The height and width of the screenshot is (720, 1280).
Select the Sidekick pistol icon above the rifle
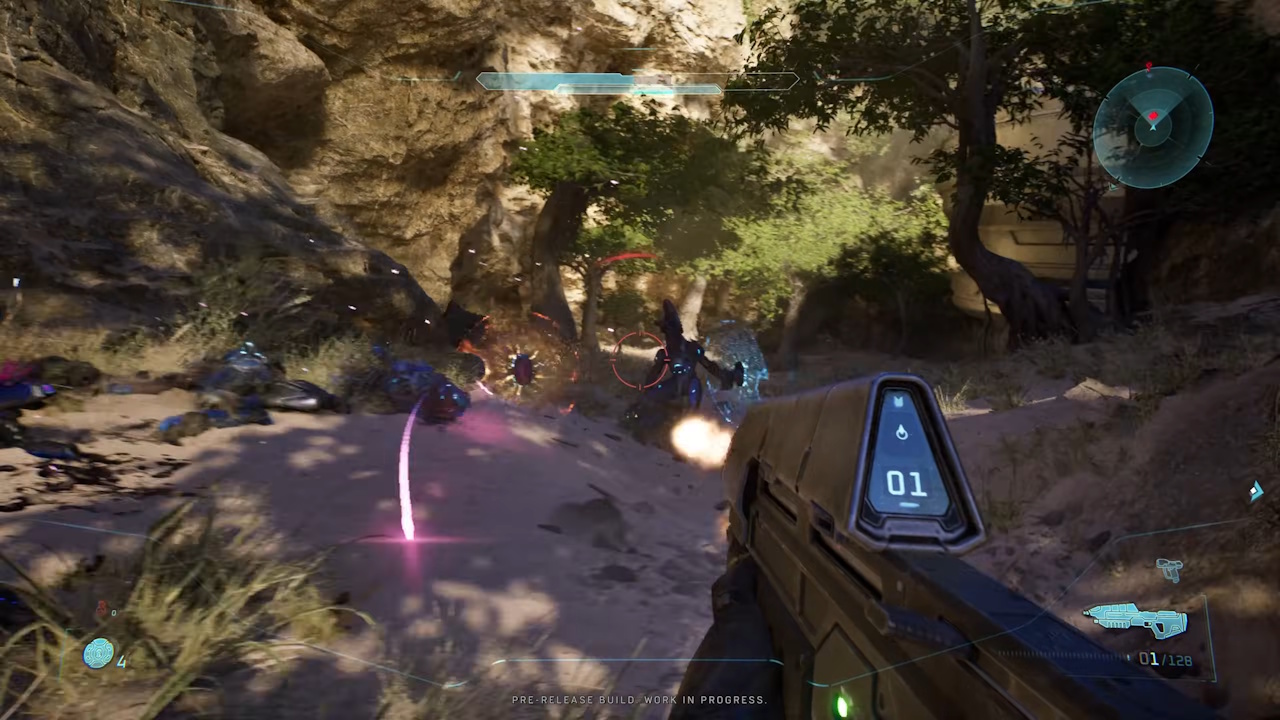tap(1170, 570)
